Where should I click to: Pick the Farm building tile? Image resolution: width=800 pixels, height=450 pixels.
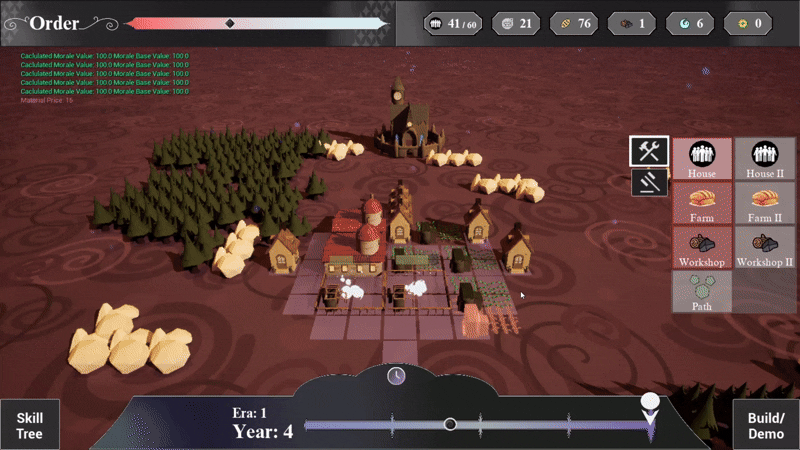pyautogui.click(x=702, y=202)
